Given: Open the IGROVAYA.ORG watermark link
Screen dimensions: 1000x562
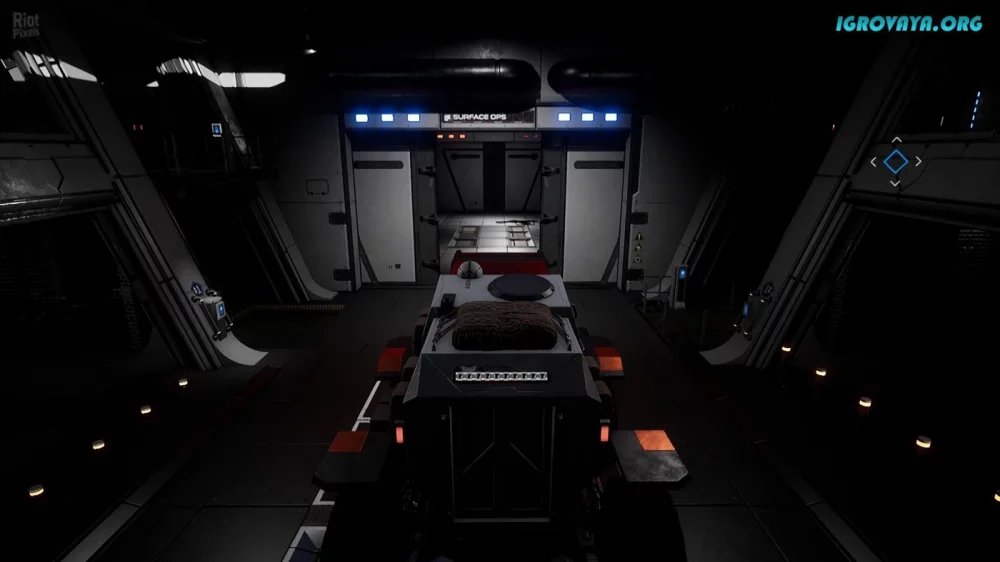Looking at the screenshot, I should [909, 23].
